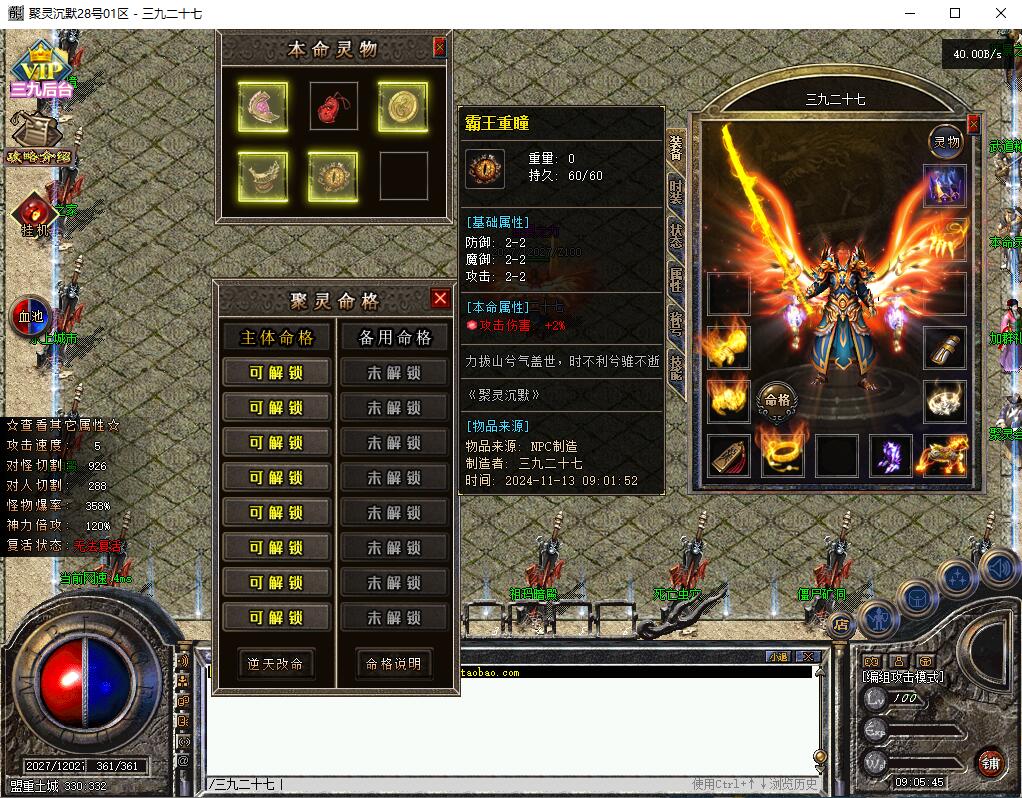The height and width of the screenshot is (798, 1022).
Task: Open the VIP 三九后台 icon
Action: click(x=41, y=72)
